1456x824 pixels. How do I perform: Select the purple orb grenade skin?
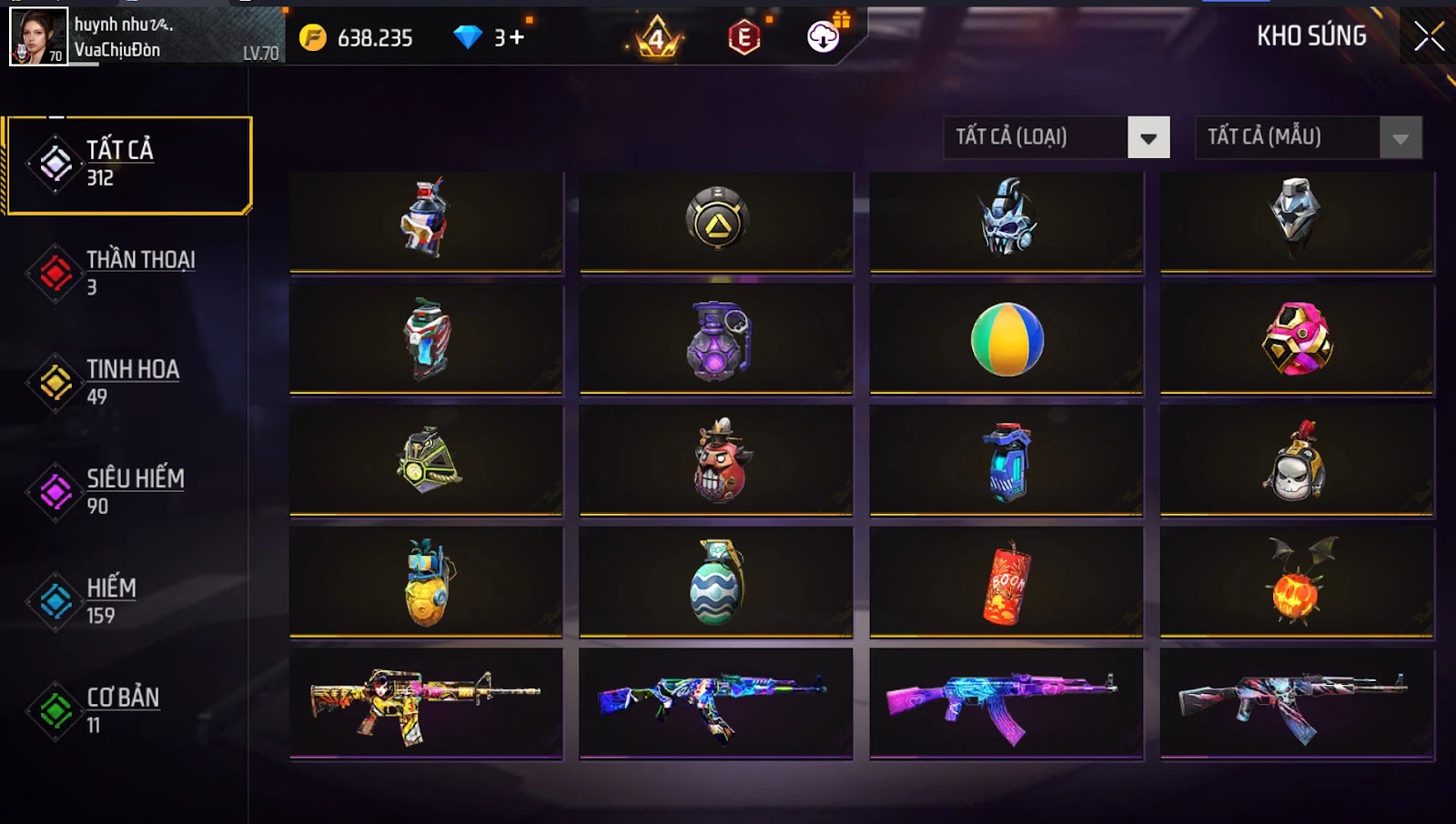(716, 339)
